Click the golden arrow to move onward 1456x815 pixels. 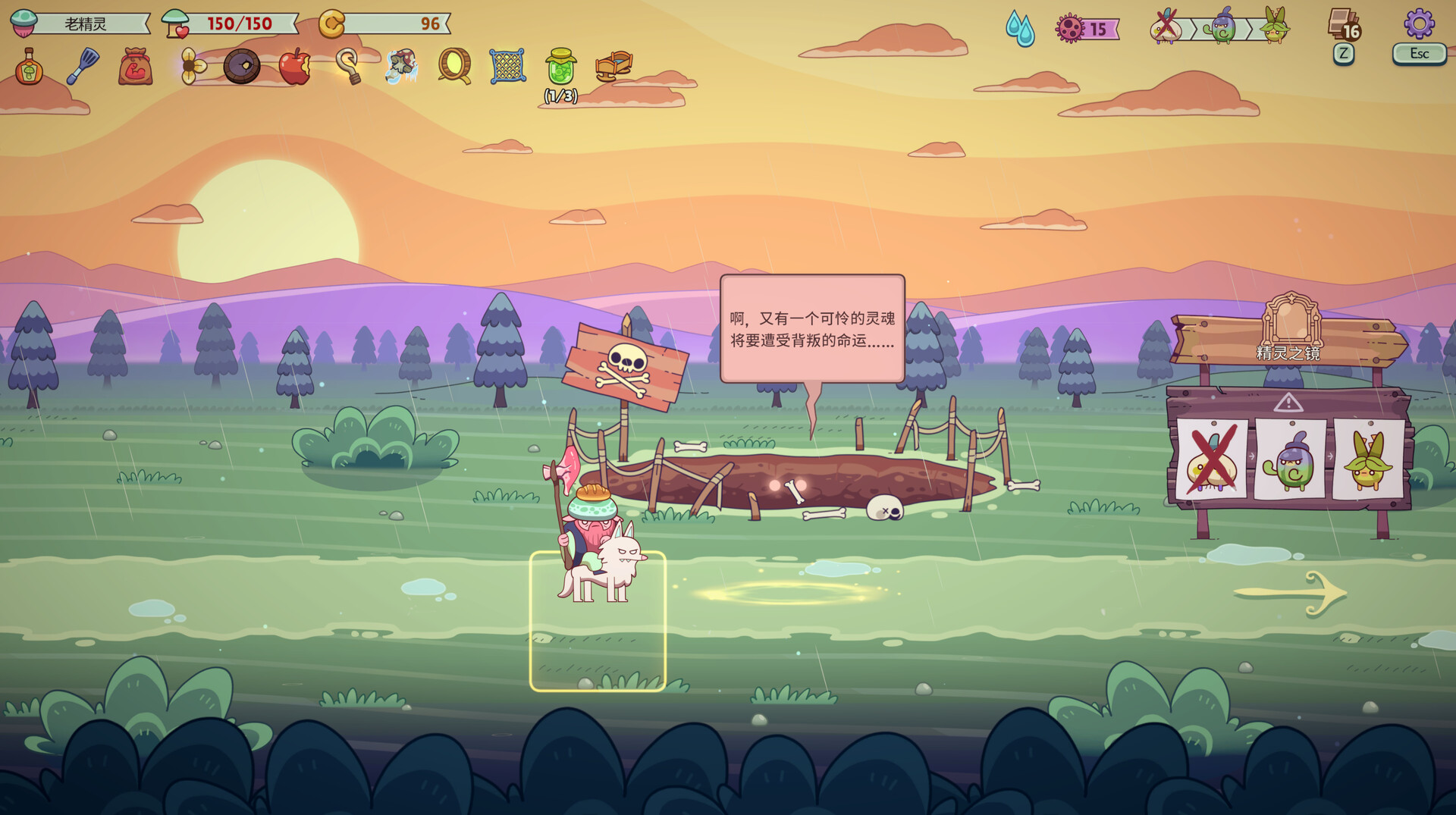pos(1291,593)
